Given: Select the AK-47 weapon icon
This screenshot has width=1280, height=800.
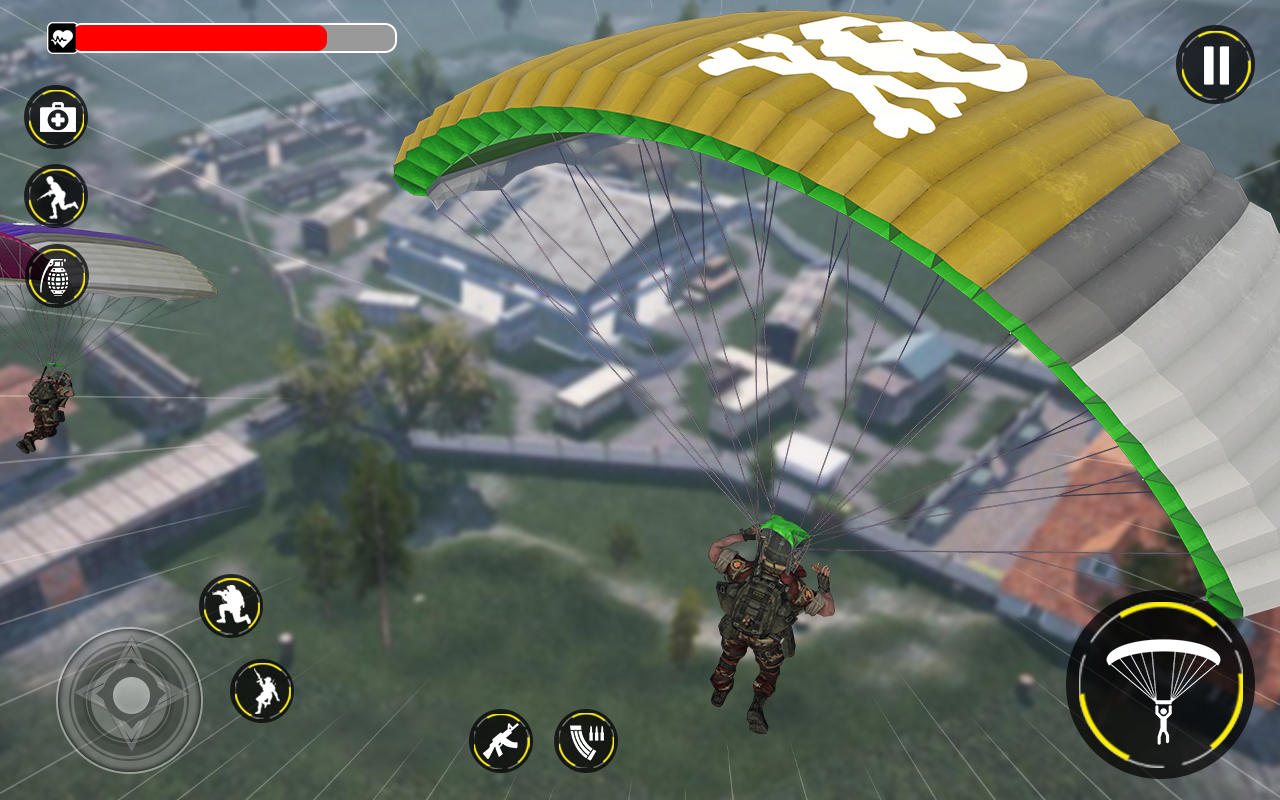Looking at the screenshot, I should [x=500, y=742].
